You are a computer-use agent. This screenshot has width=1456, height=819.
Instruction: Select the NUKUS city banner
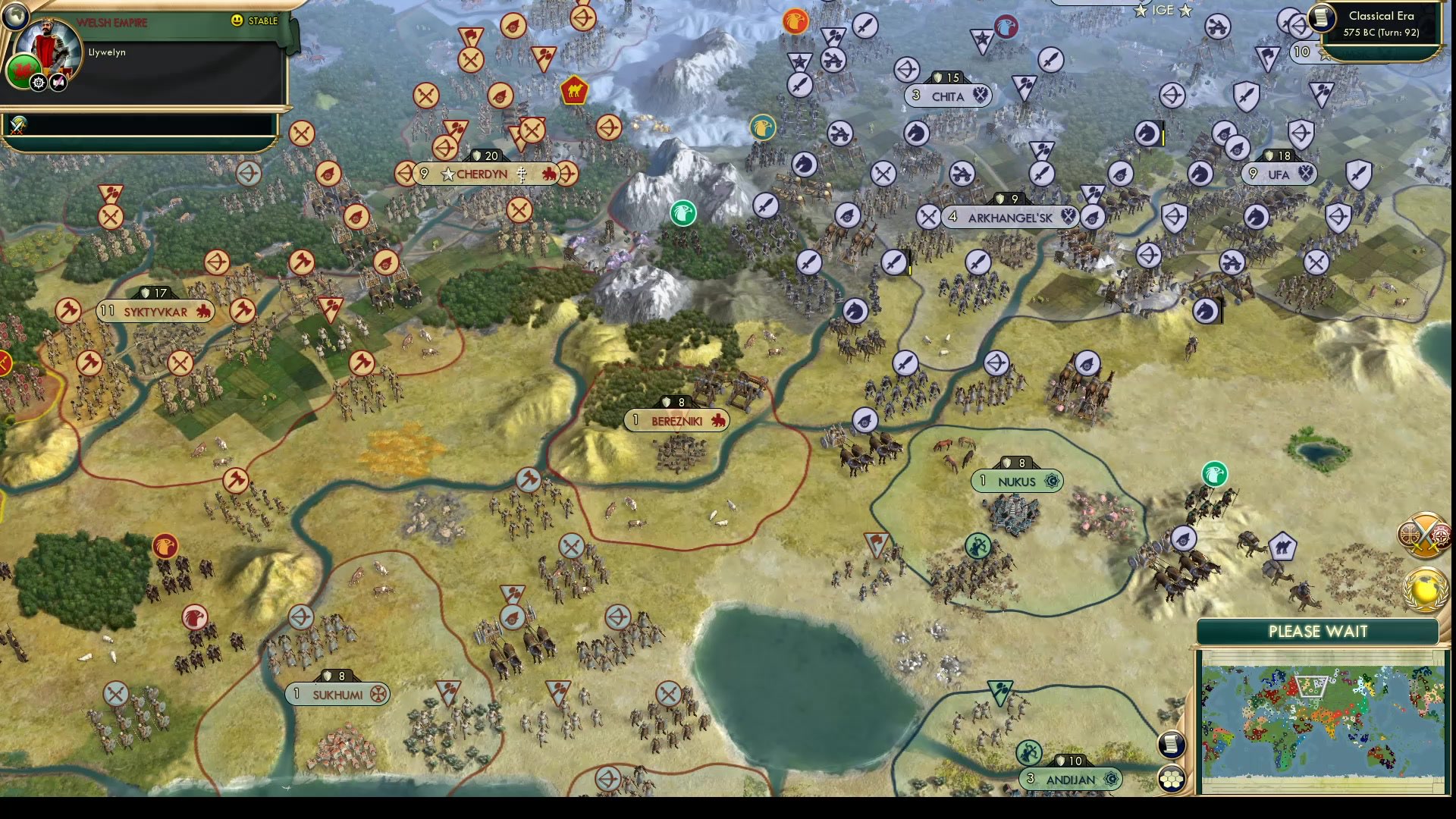click(1018, 481)
